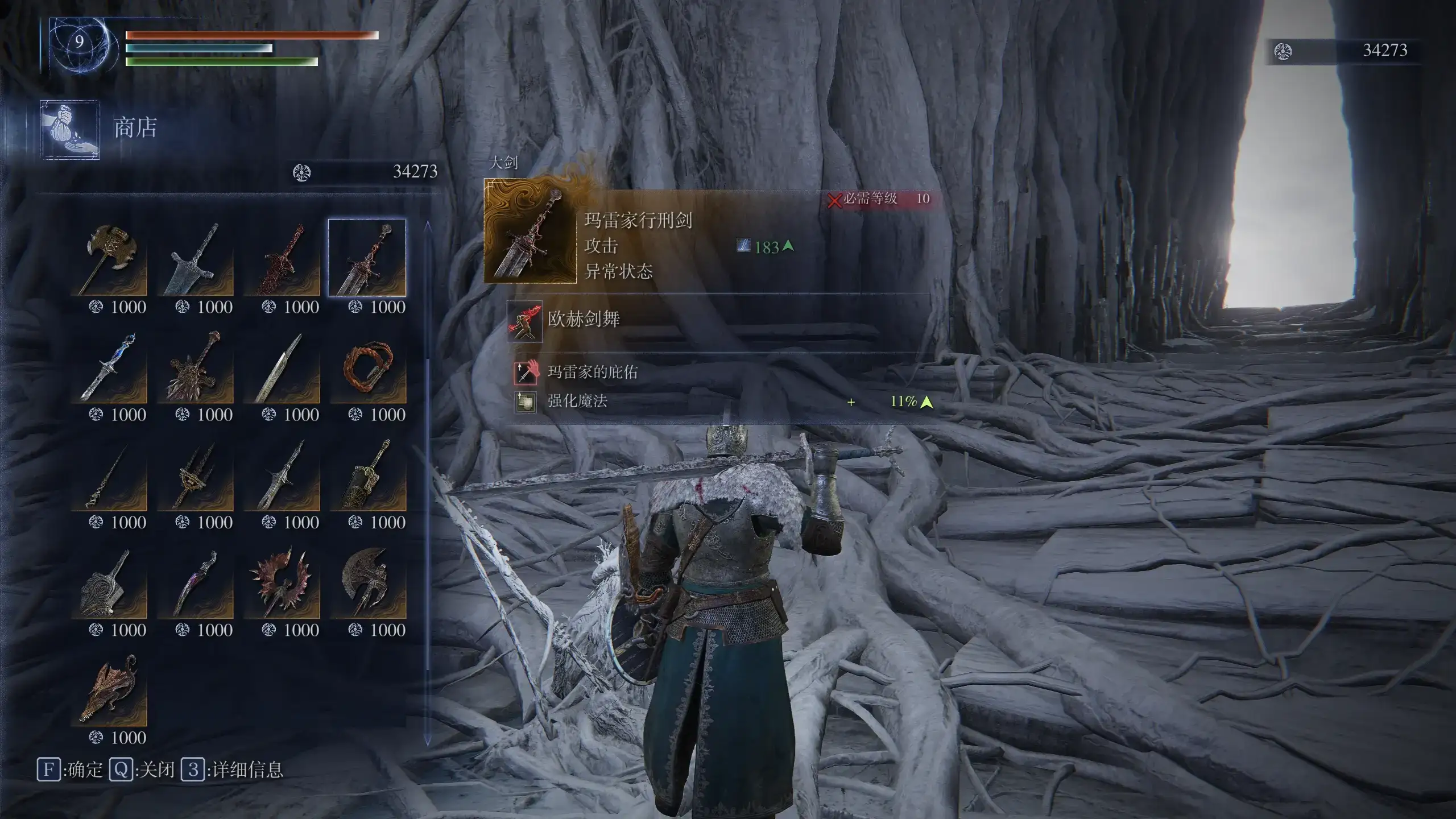Choose the blue-grey stone greatsword
The height and width of the screenshot is (819, 1456).
196,259
